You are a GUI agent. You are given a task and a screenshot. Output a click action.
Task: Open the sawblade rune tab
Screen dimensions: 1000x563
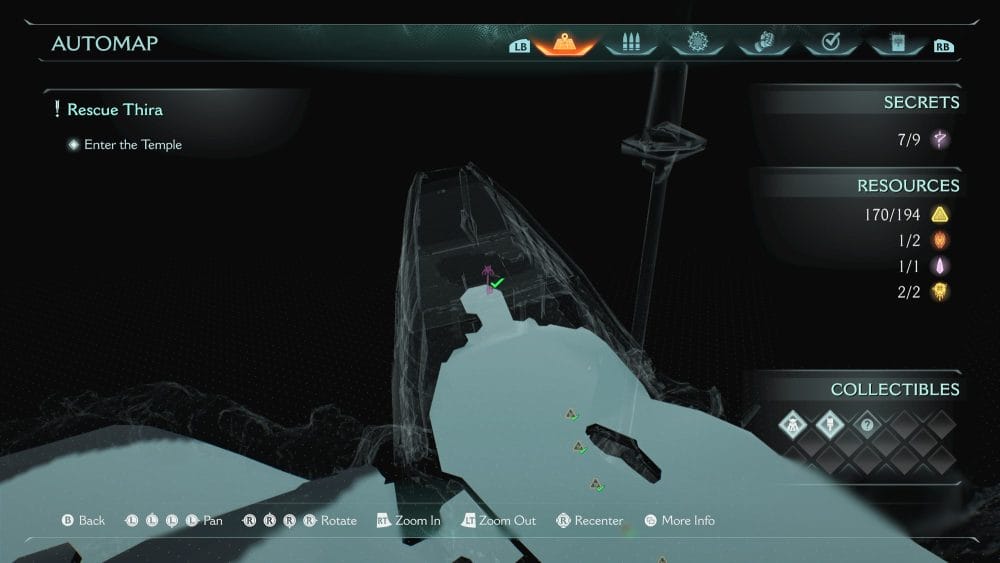pos(697,44)
